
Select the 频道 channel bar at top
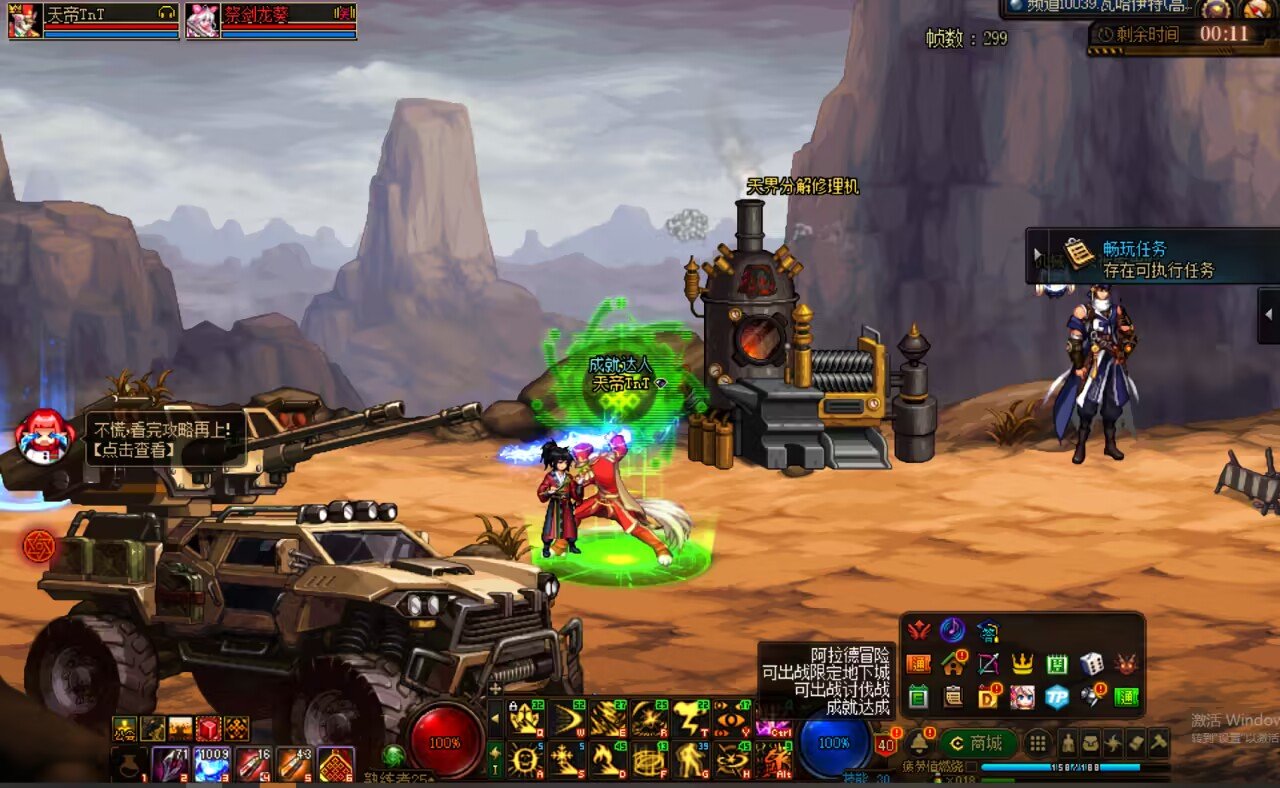click(1100, 8)
